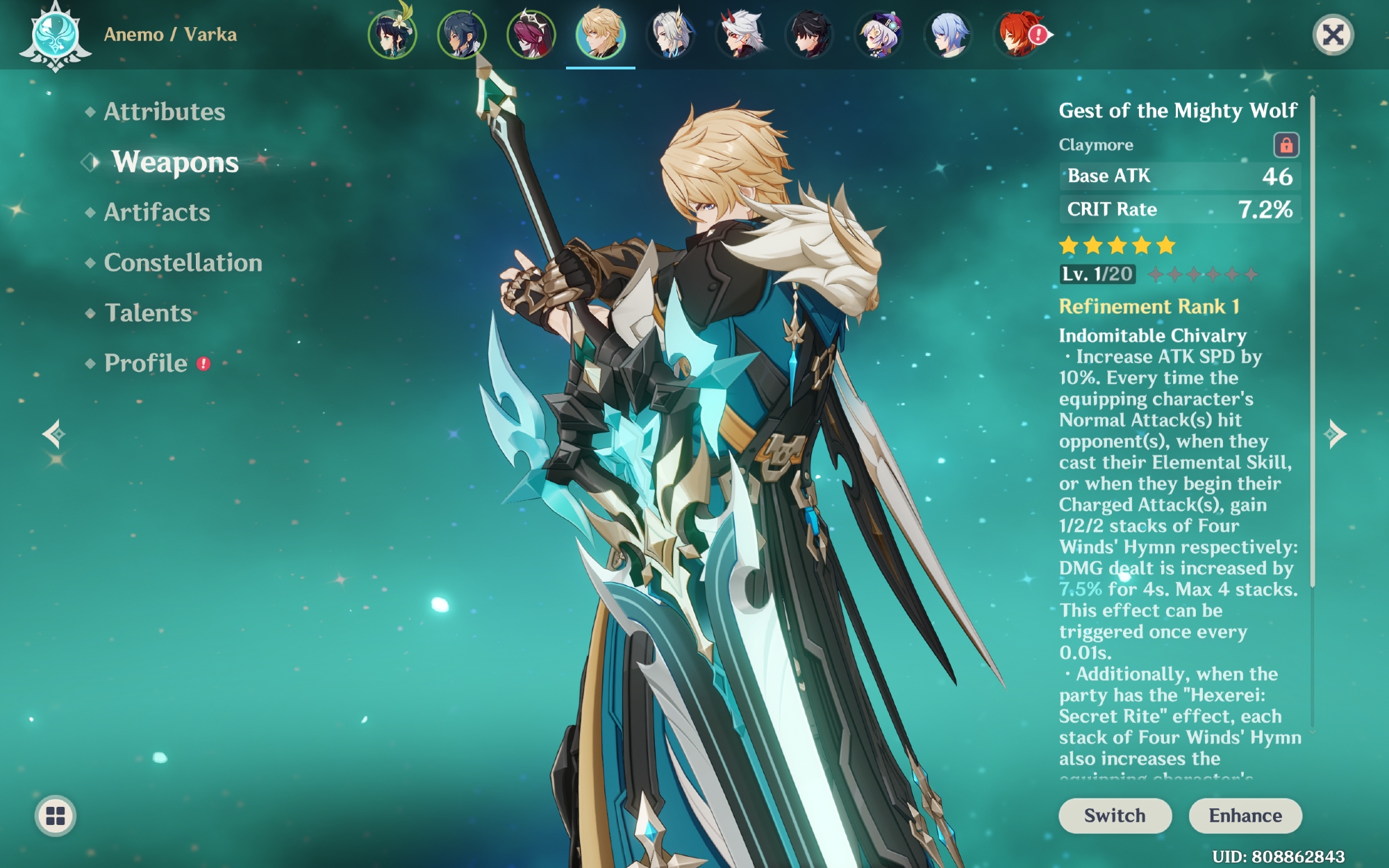The image size is (1389, 868).
Task: Open the Attributes section
Action: 164,112
